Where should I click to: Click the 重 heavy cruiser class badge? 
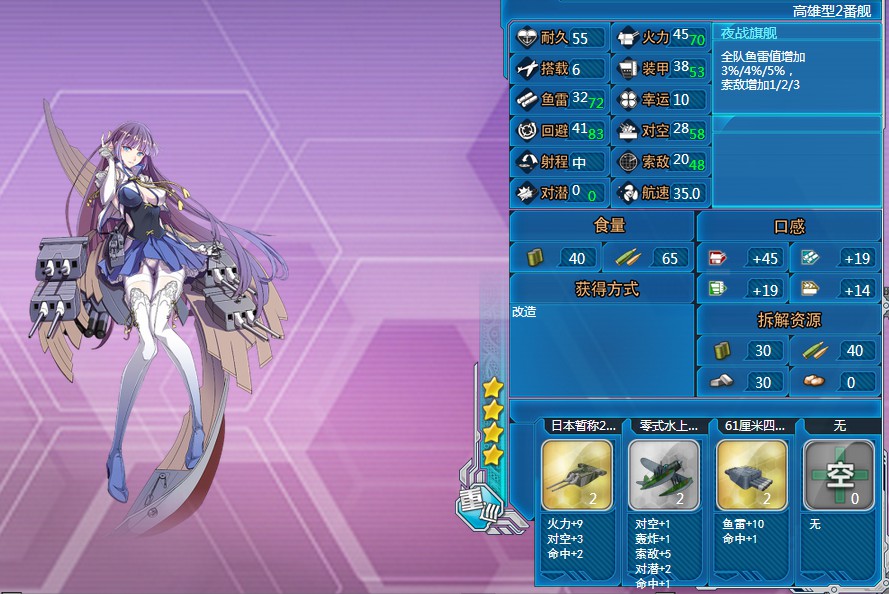tap(472, 499)
